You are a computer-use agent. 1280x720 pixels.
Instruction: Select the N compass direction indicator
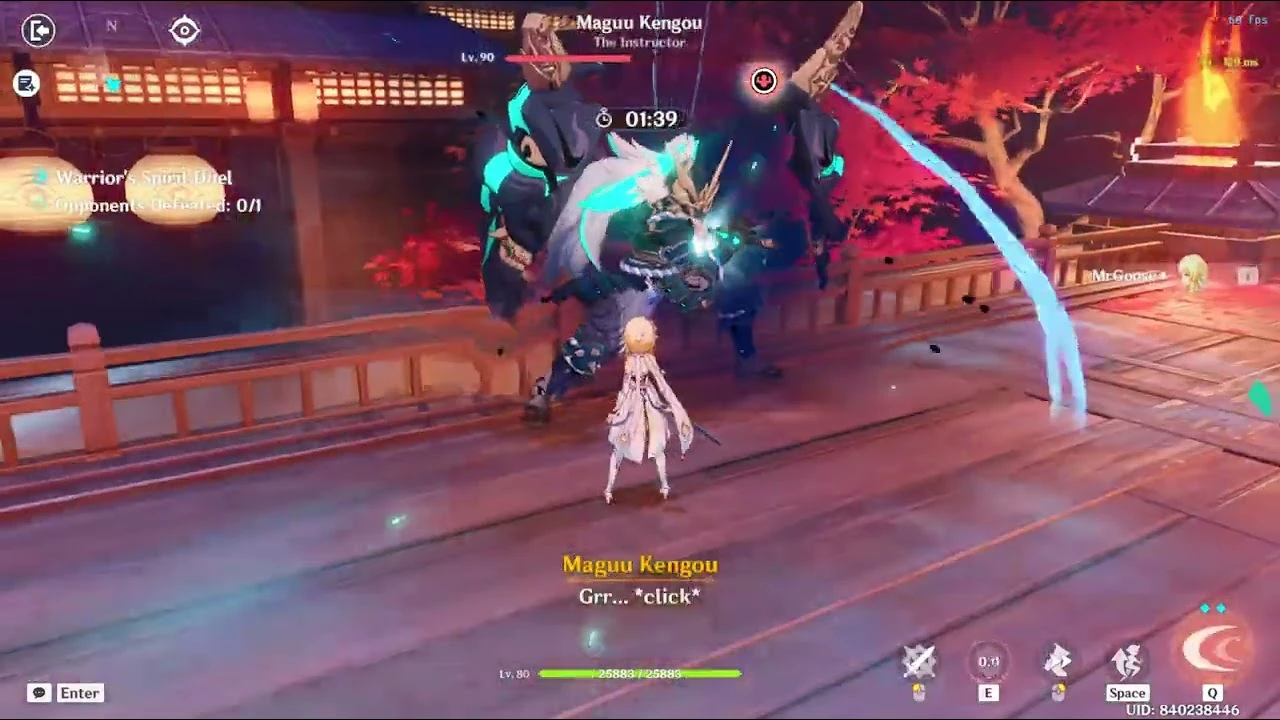click(111, 27)
